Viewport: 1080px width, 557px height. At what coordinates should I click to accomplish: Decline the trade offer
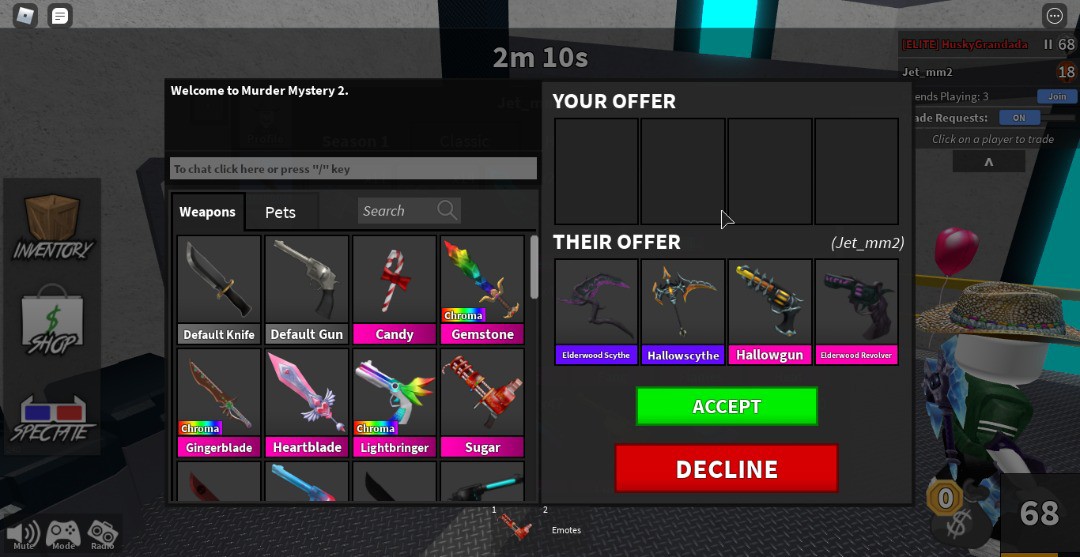(x=726, y=469)
